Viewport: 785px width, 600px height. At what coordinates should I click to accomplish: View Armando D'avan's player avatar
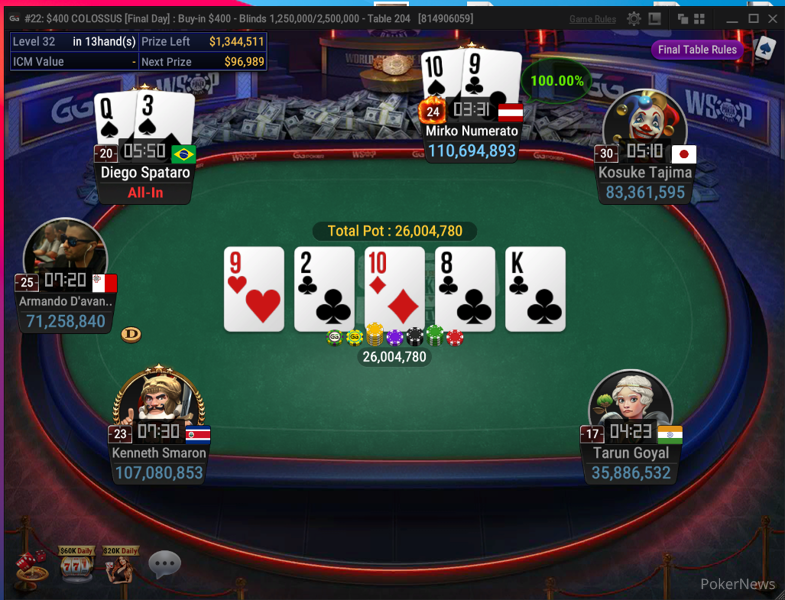click(65, 255)
